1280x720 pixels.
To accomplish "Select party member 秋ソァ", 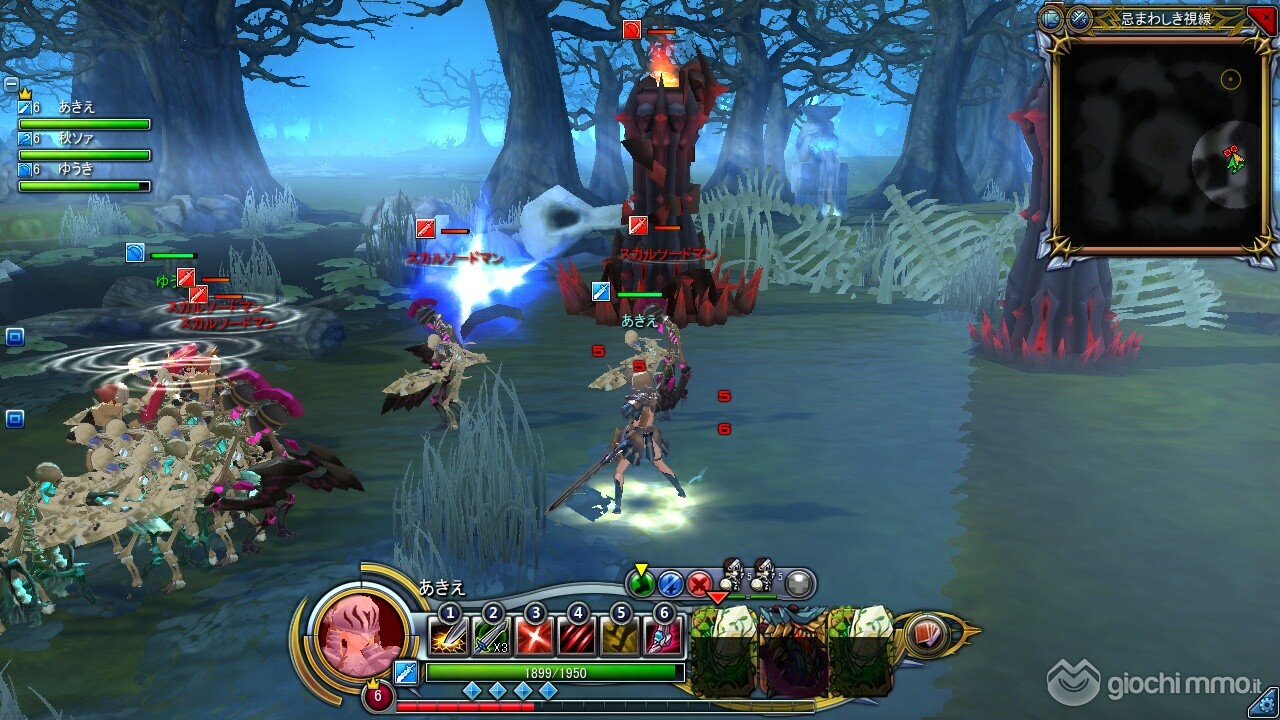I will [84, 147].
